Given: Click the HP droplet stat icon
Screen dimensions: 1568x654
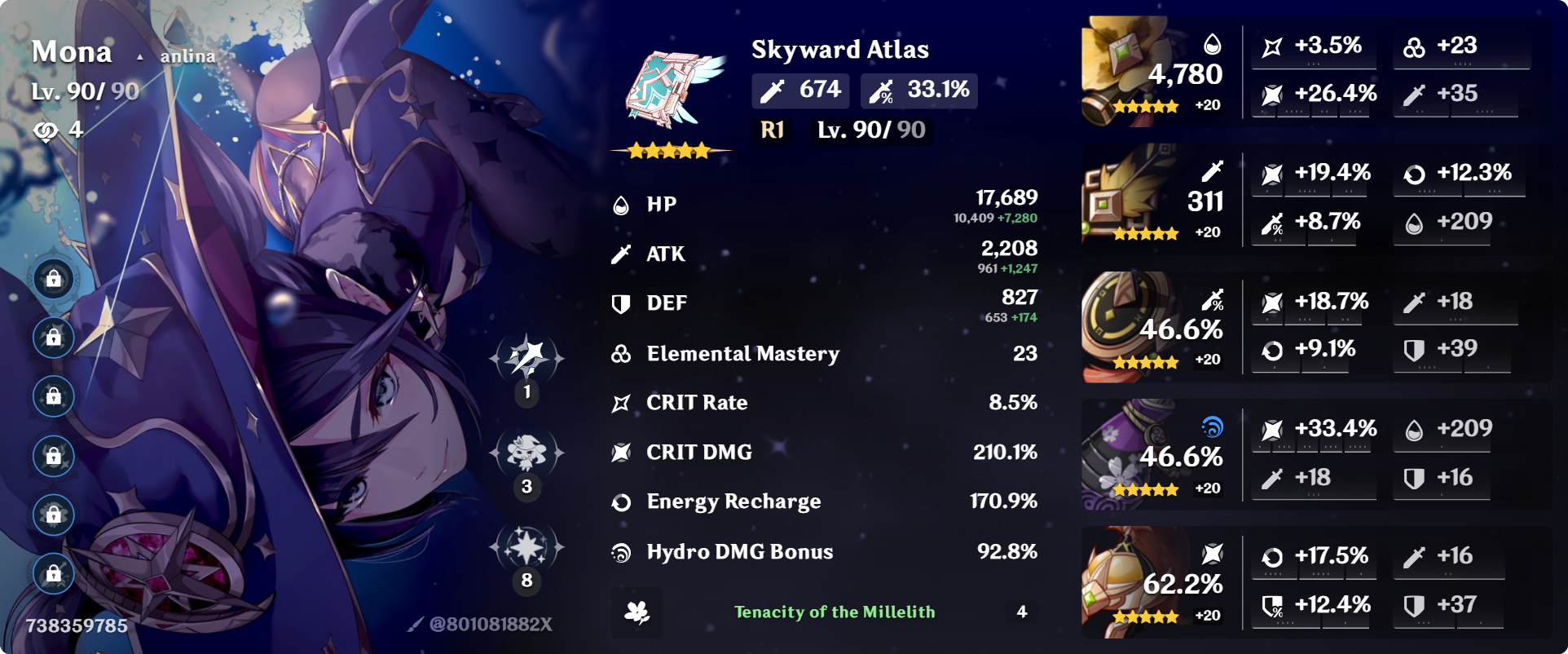Looking at the screenshot, I should coord(622,205).
